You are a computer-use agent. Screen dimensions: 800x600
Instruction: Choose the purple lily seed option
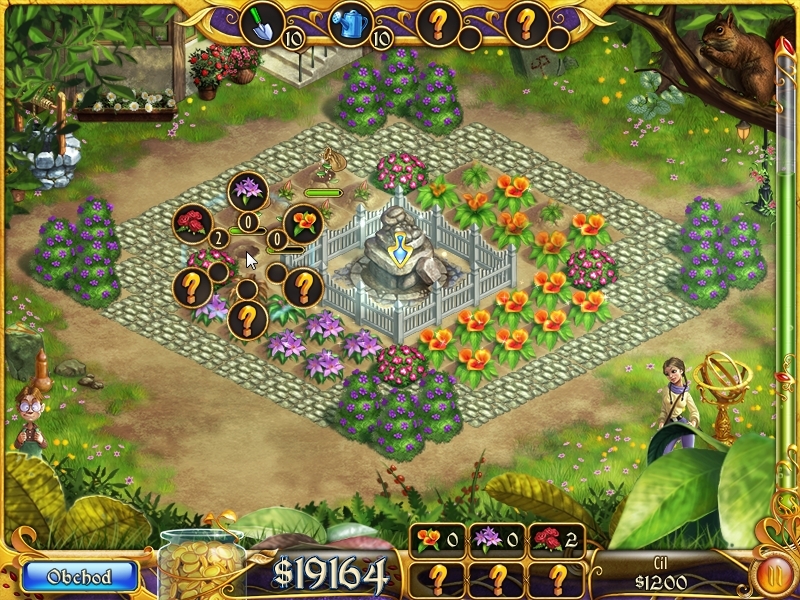pos(246,190)
